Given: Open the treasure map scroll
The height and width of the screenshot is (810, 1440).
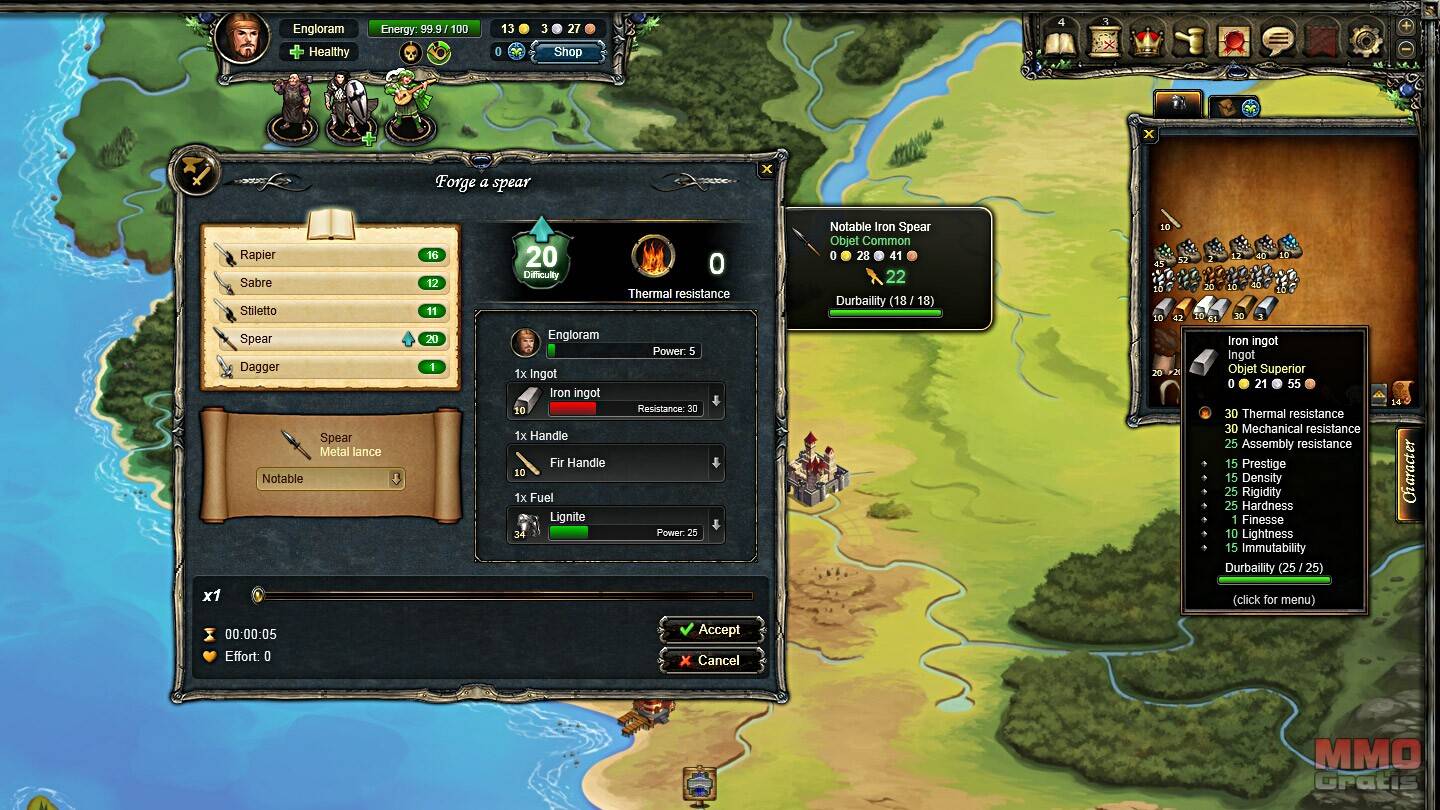Looking at the screenshot, I should (1104, 41).
